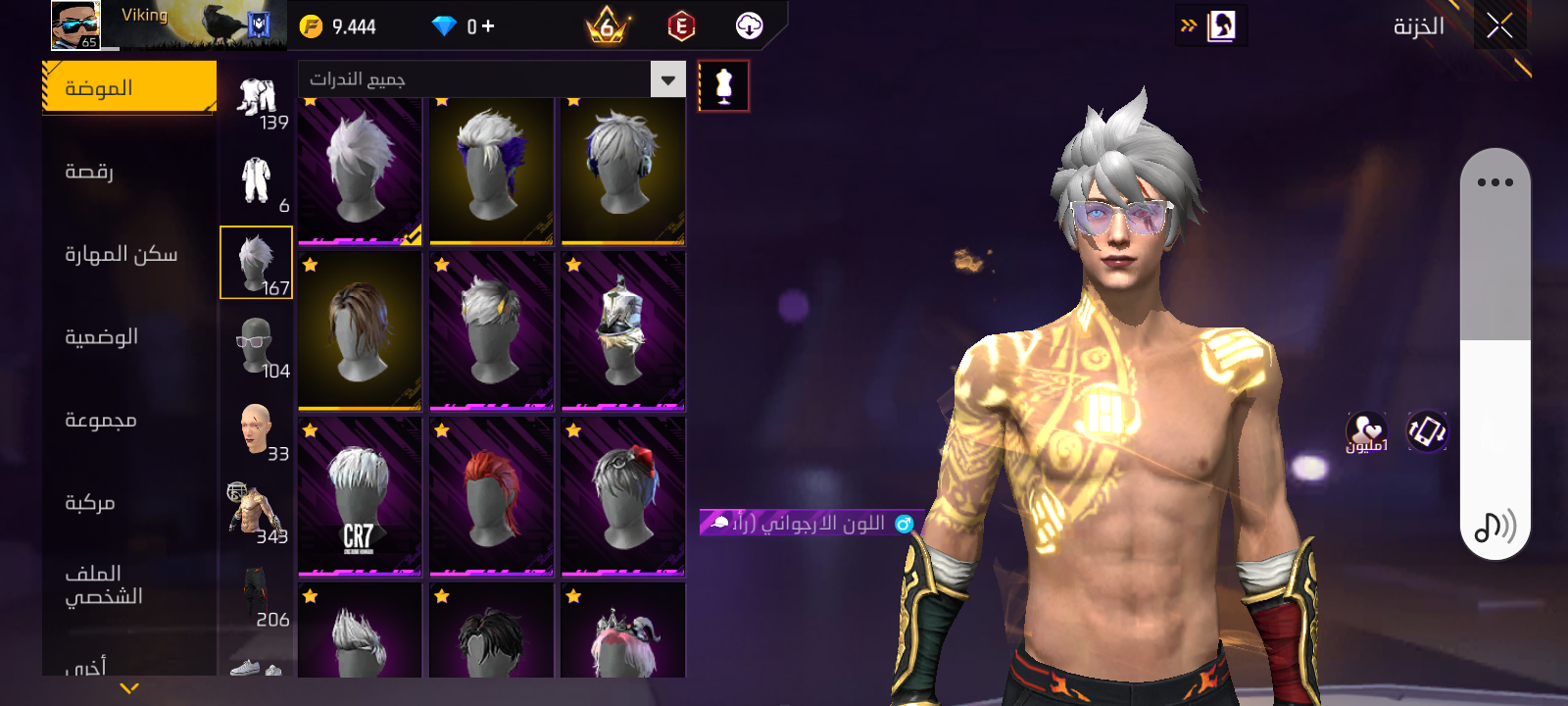Toggle the music sound icon
Screen dimensions: 1568x706
pyautogui.click(x=1494, y=527)
